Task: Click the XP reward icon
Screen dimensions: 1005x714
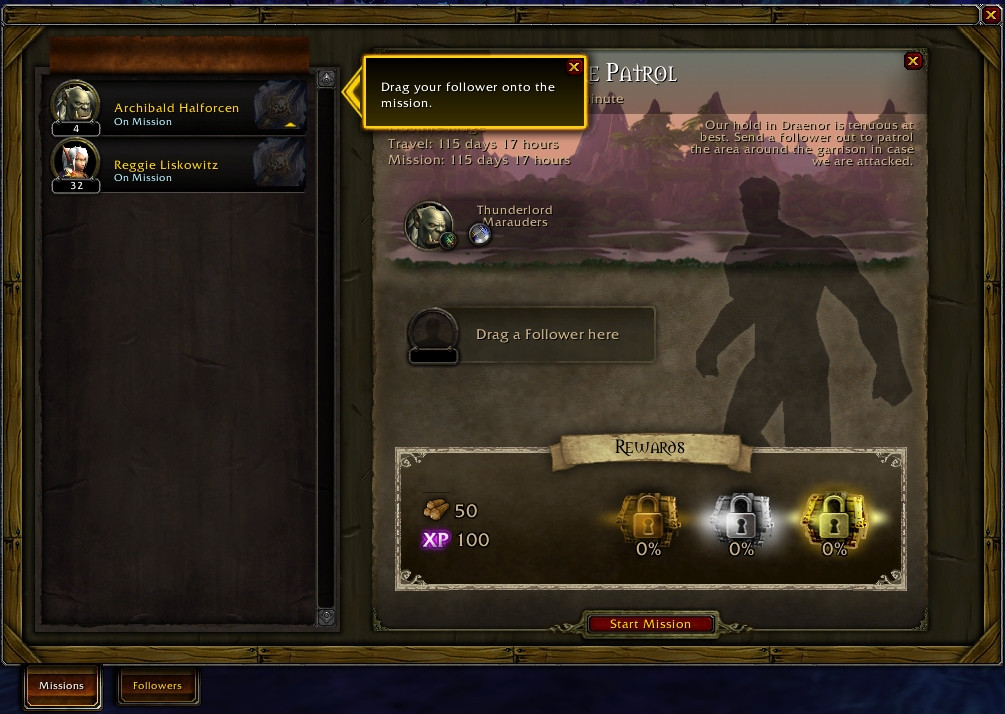Action: [x=436, y=540]
